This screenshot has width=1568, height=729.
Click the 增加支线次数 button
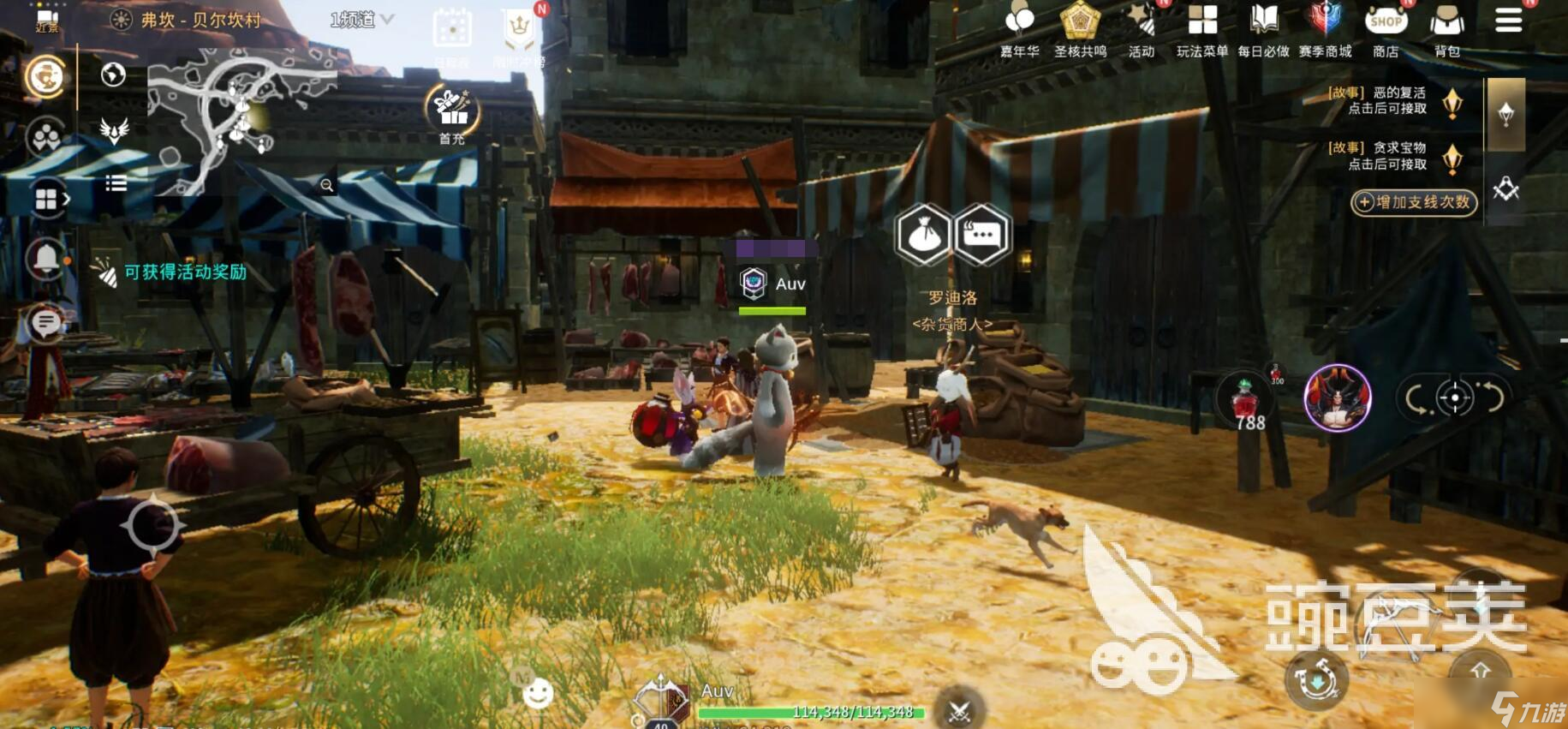point(1414,202)
